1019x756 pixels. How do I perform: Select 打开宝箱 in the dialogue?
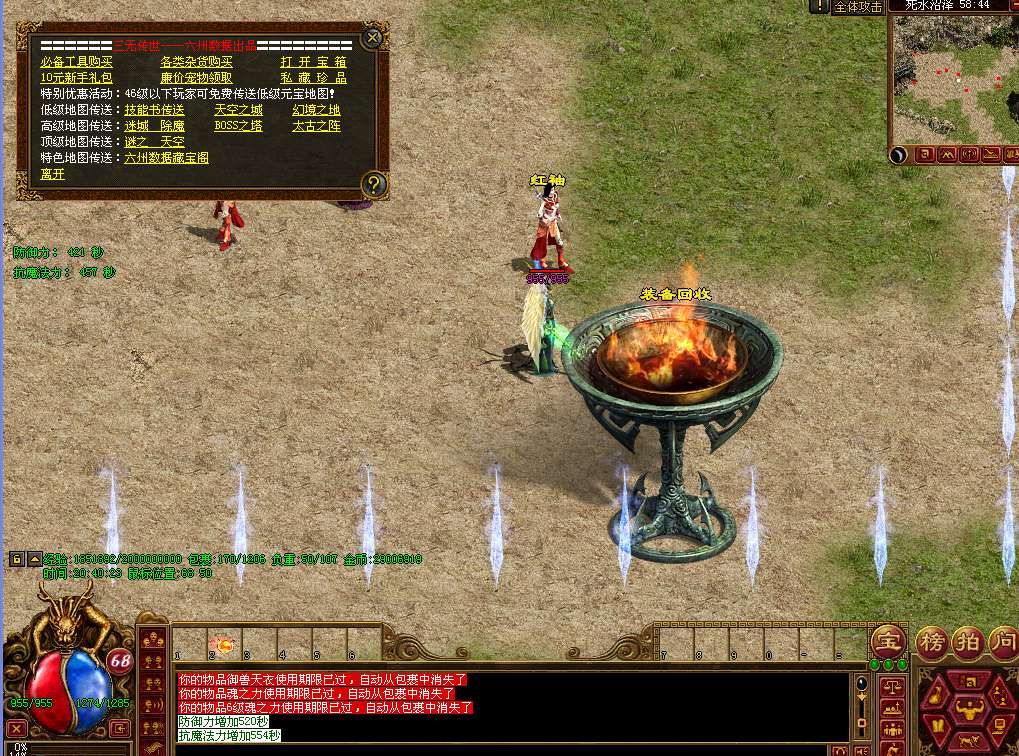pos(313,62)
